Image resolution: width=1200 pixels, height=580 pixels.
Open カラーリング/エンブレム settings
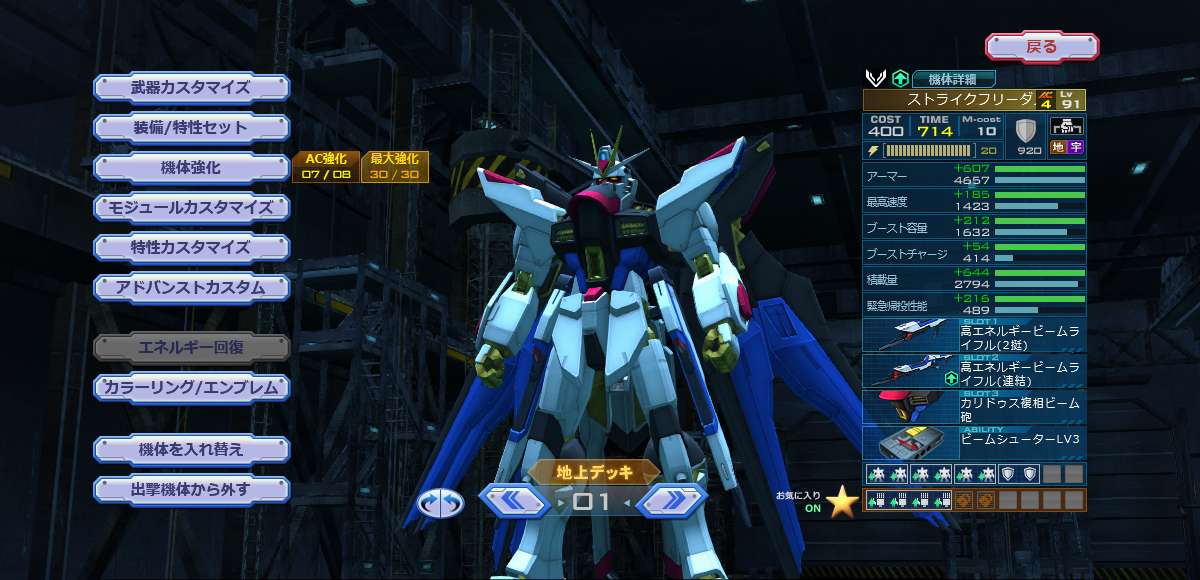click(191, 387)
